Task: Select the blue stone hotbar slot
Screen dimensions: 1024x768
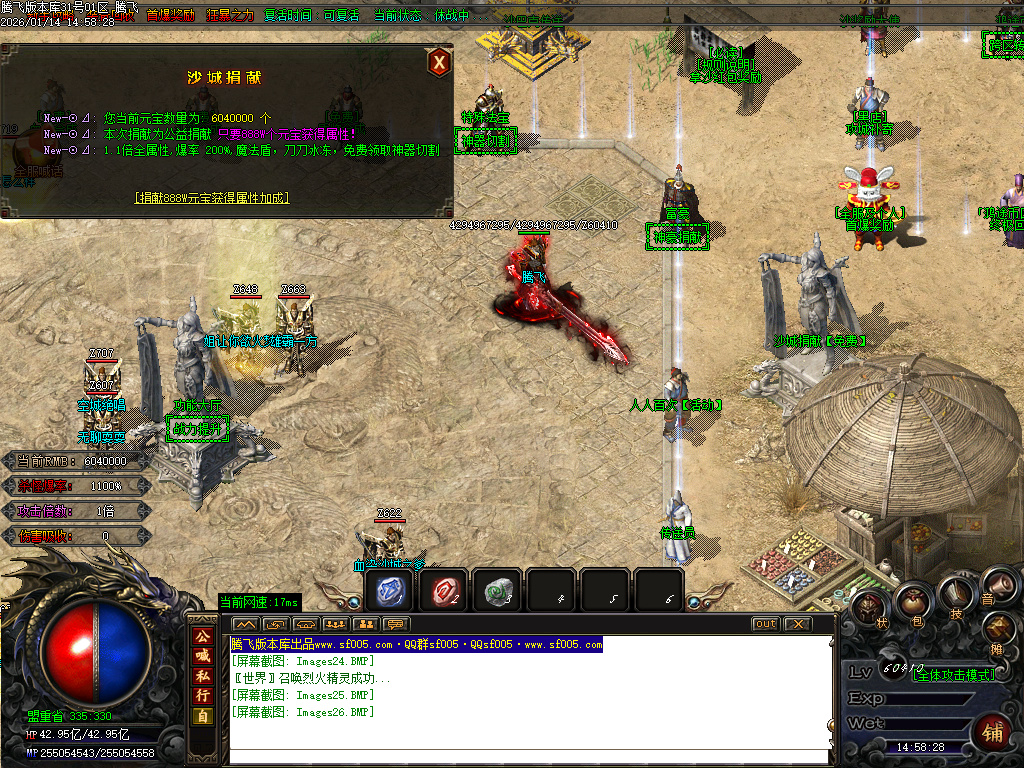Action: (x=388, y=590)
